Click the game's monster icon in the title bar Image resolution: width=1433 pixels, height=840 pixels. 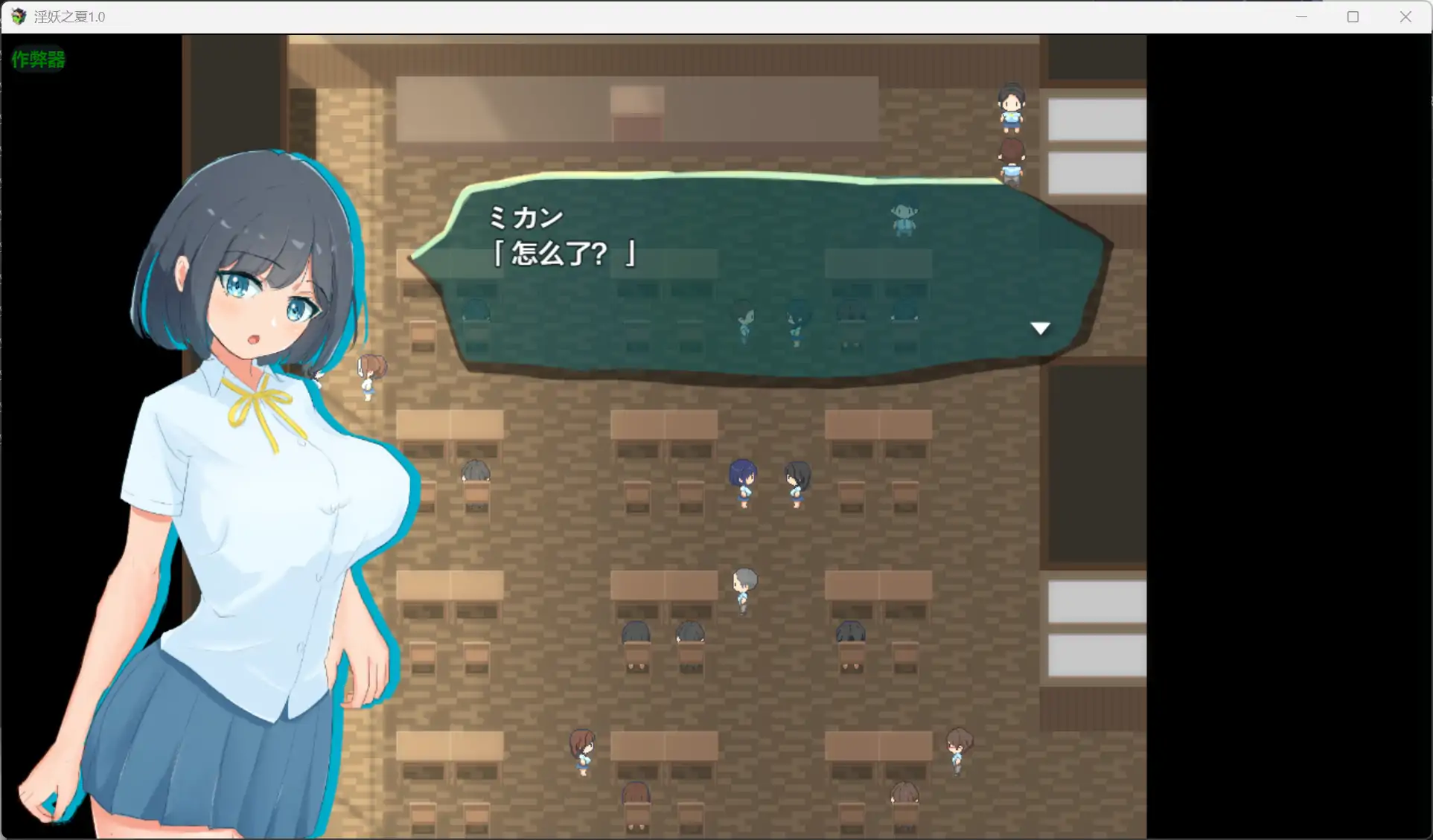pyautogui.click(x=16, y=16)
